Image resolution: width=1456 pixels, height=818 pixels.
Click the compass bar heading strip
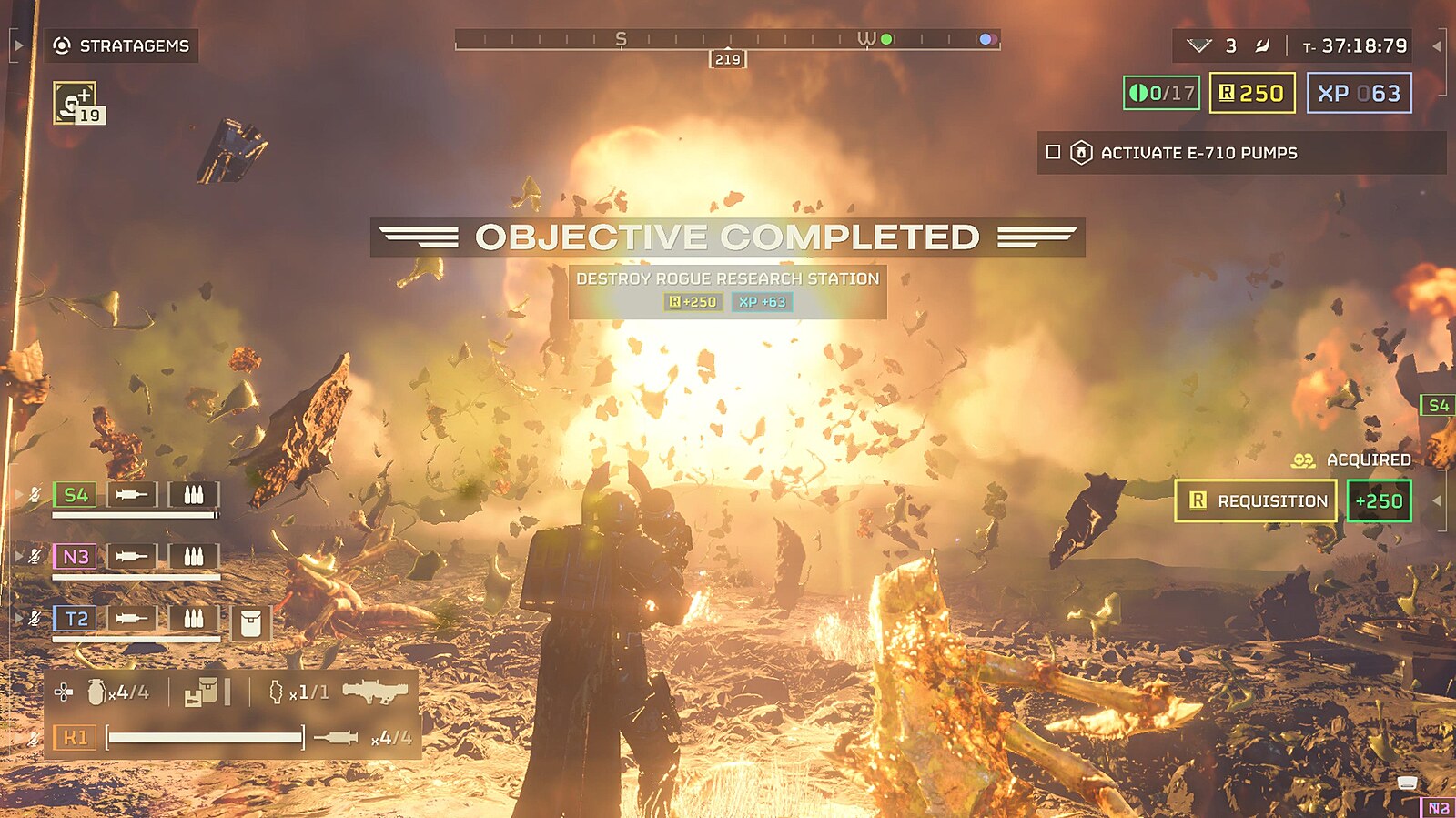pyautogui.click(x=727, y=39)
